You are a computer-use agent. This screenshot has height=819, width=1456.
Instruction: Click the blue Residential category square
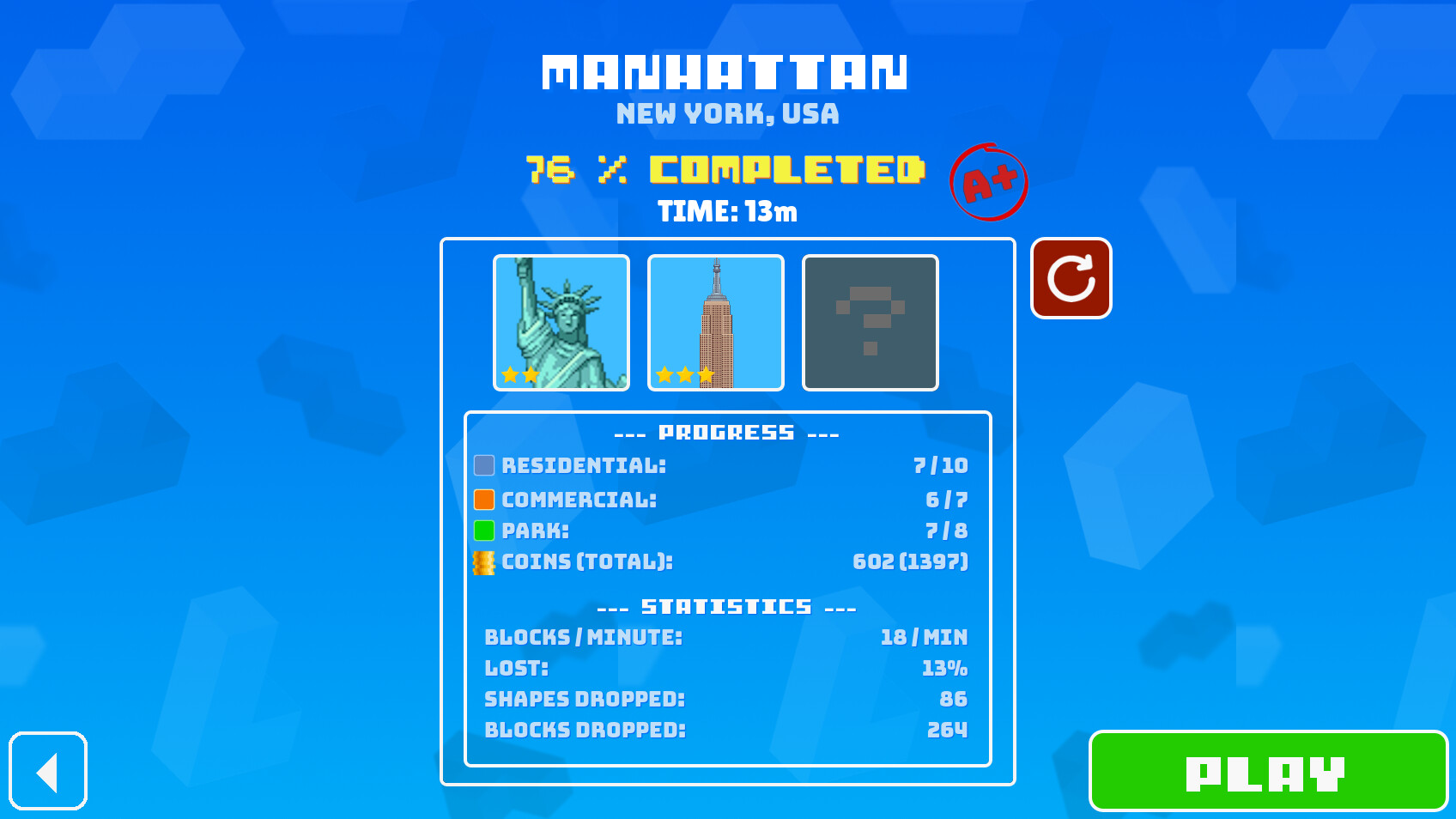click(x=485, y=465)
